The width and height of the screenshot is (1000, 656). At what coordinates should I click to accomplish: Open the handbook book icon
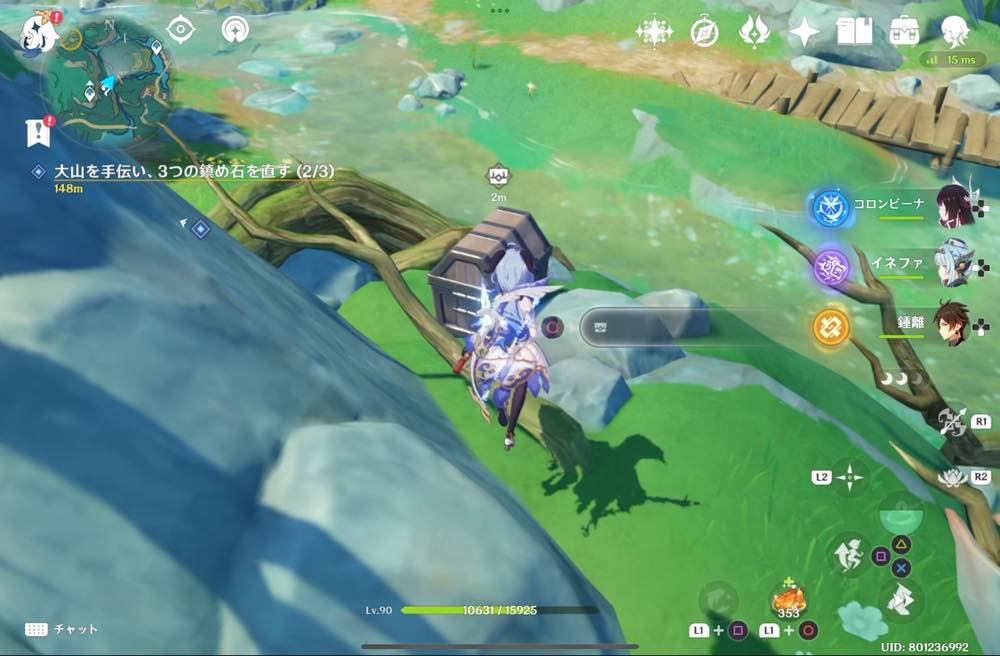pyautogui.click(x=855, y=32)
